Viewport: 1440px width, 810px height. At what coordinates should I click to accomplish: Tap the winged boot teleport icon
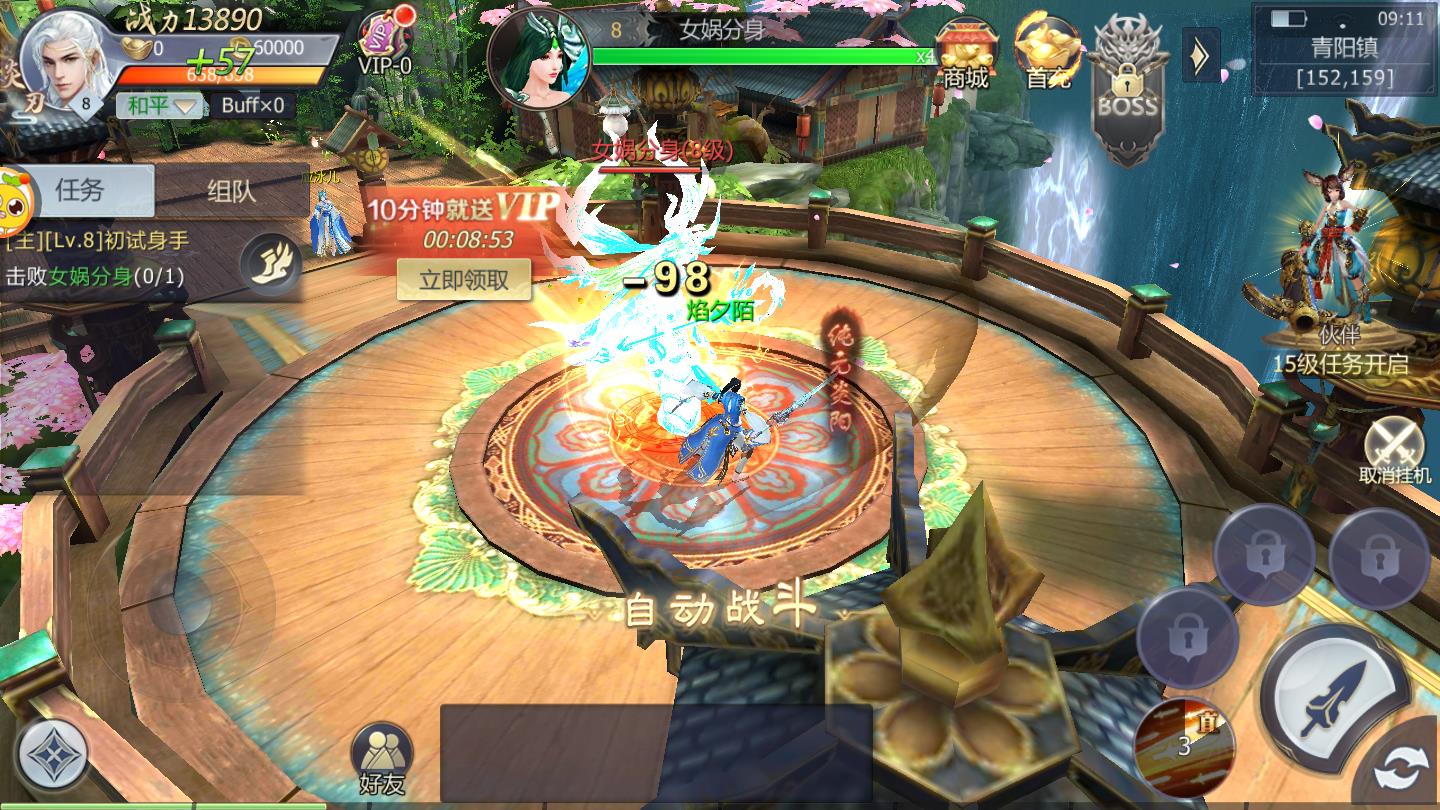(x=271, y=263)
